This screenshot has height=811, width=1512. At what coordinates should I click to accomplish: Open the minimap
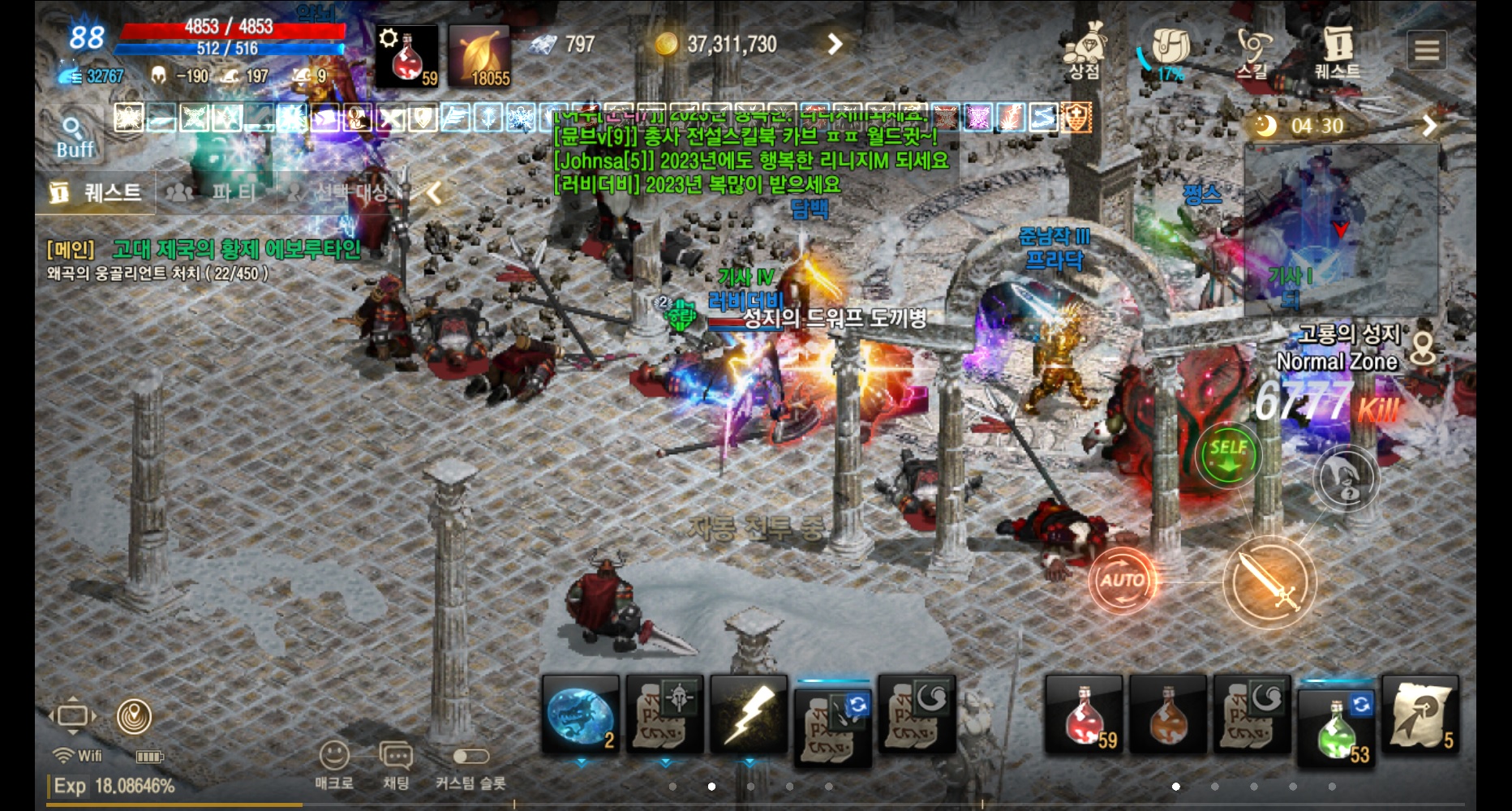pos(1341,231)
